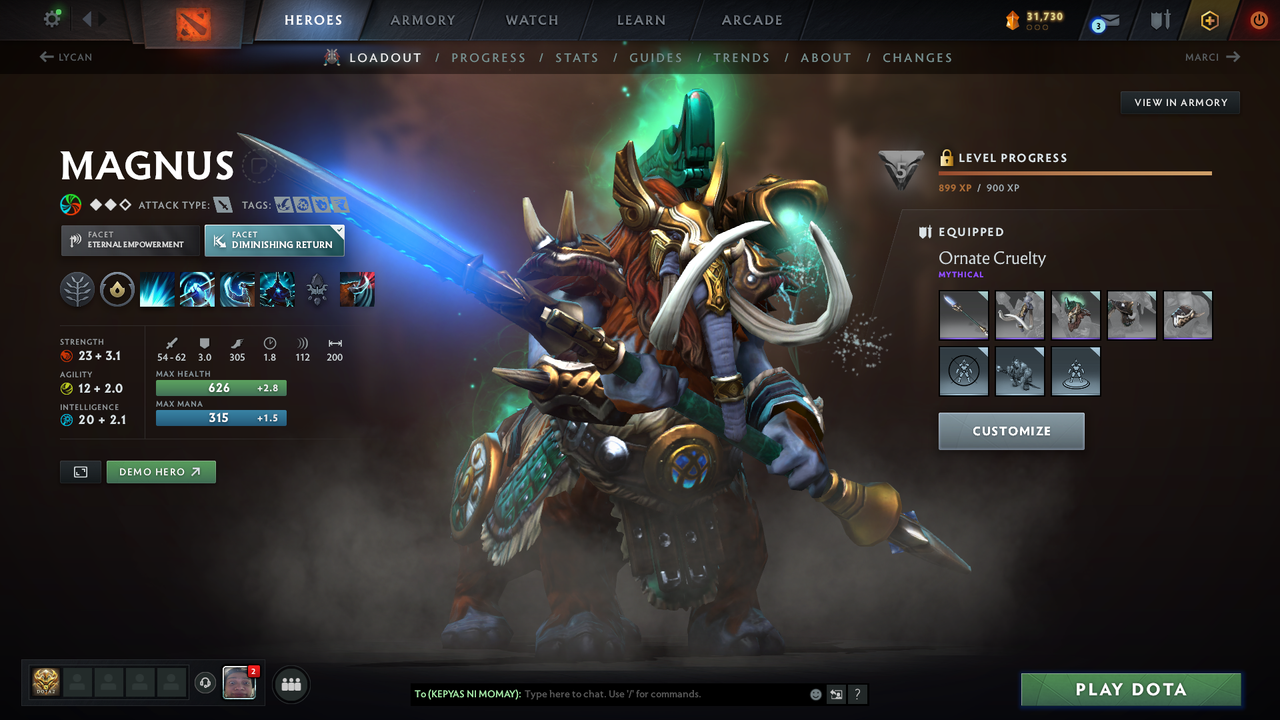
Task: Toggle voice chat with the headphone icon
Action: coord(207,683)
